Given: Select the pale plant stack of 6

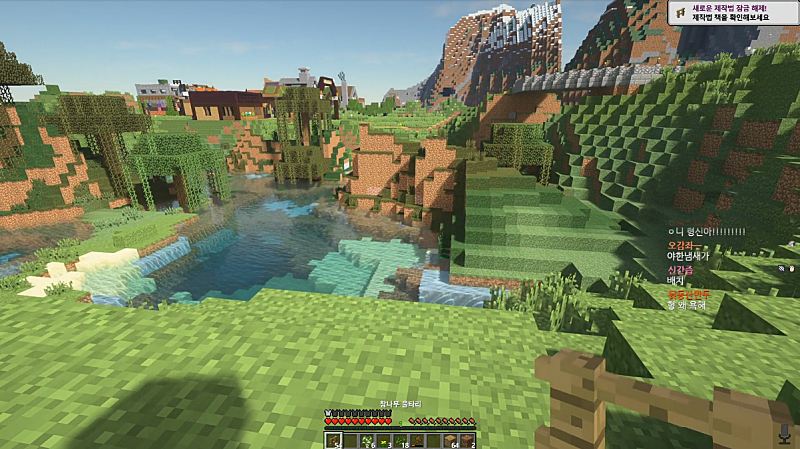Looking at the screenshot, I should click(x=367, y=441).
